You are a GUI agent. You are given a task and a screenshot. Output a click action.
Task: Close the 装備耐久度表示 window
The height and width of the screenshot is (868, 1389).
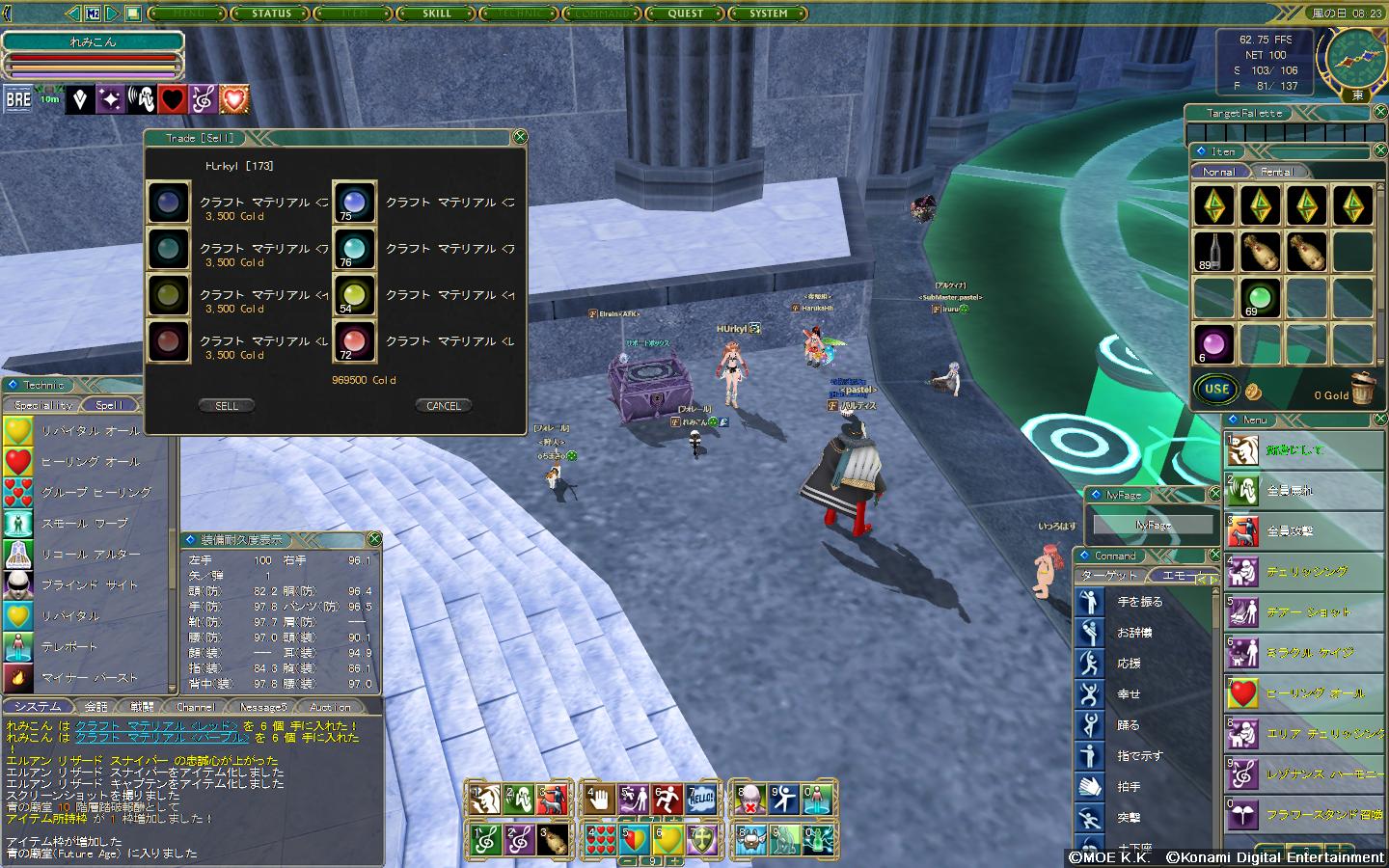pos(374,539)
